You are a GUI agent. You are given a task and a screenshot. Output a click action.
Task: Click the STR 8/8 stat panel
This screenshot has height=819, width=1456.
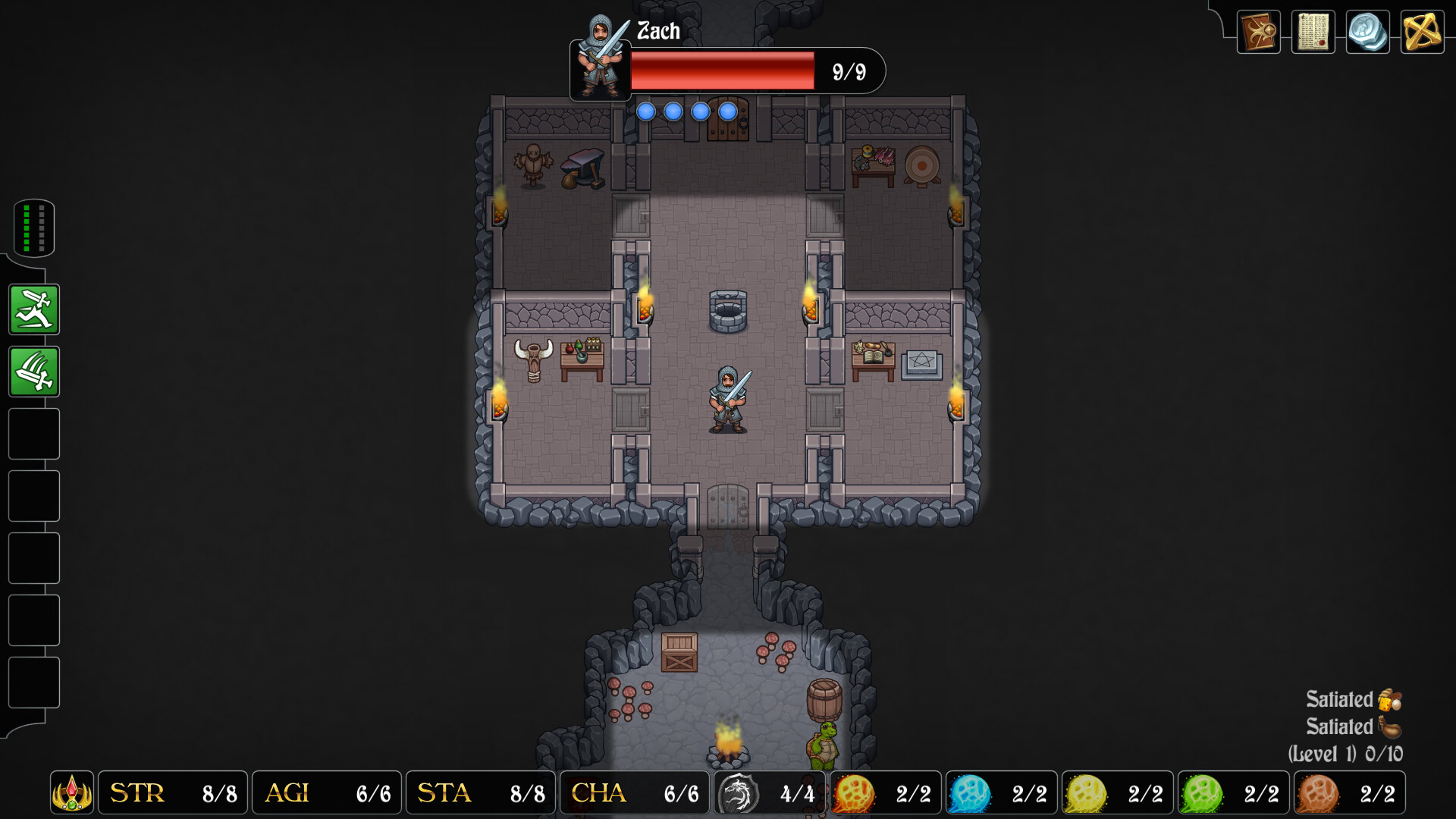[x=172, y=792]
